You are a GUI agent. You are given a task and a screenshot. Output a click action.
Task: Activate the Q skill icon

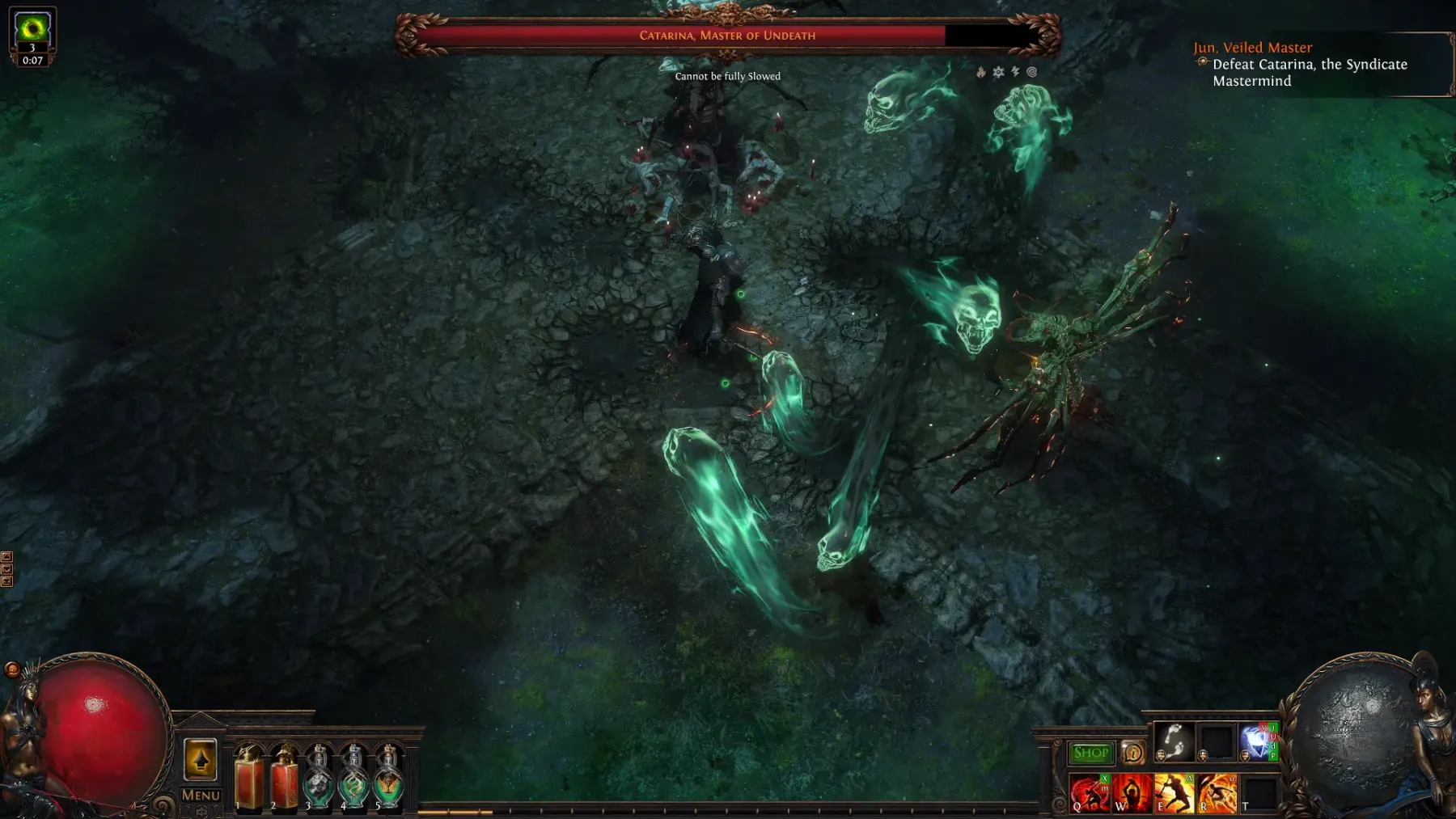click(1090, 792)
